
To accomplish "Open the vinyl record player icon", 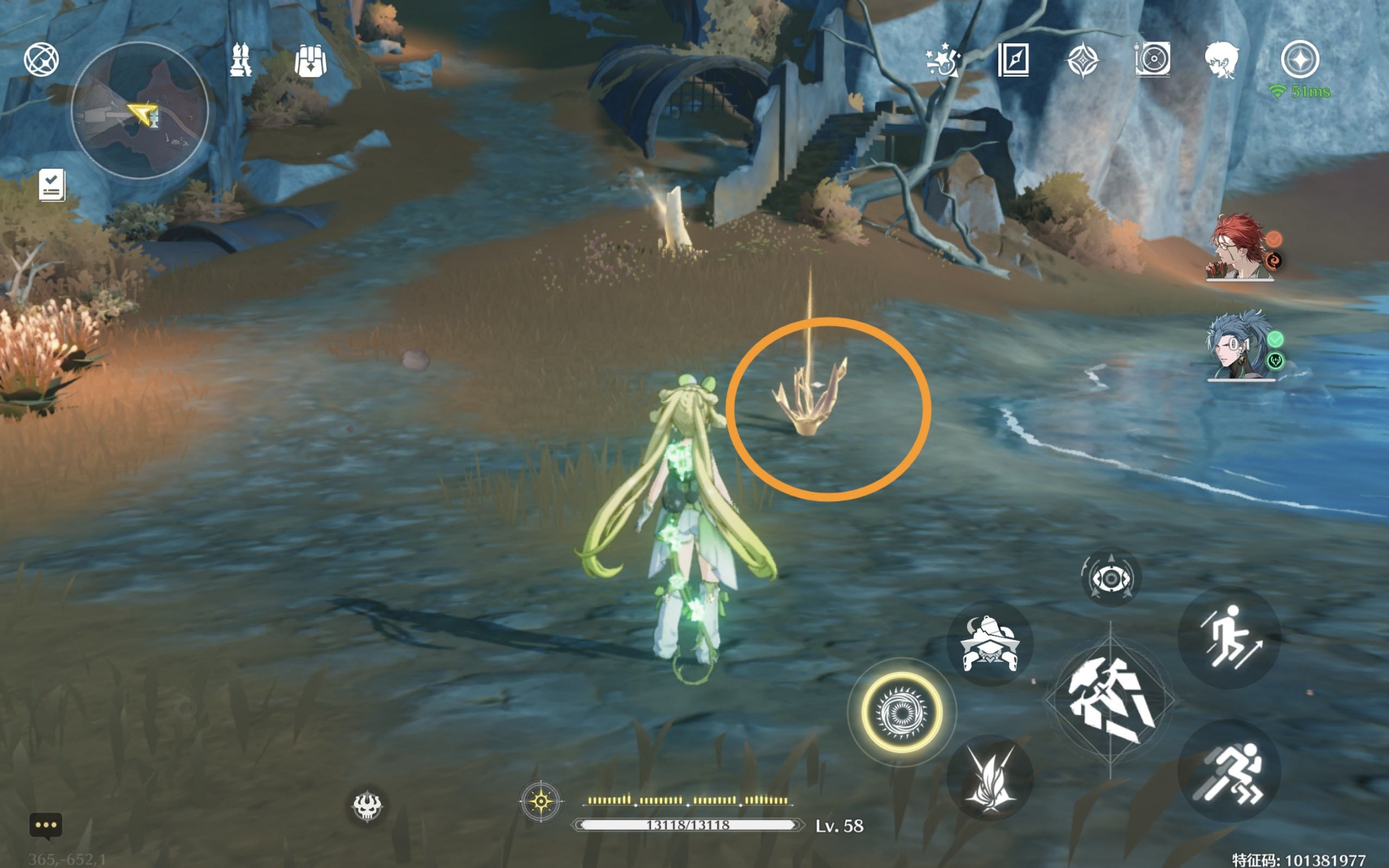I will tap(1152, 59).
